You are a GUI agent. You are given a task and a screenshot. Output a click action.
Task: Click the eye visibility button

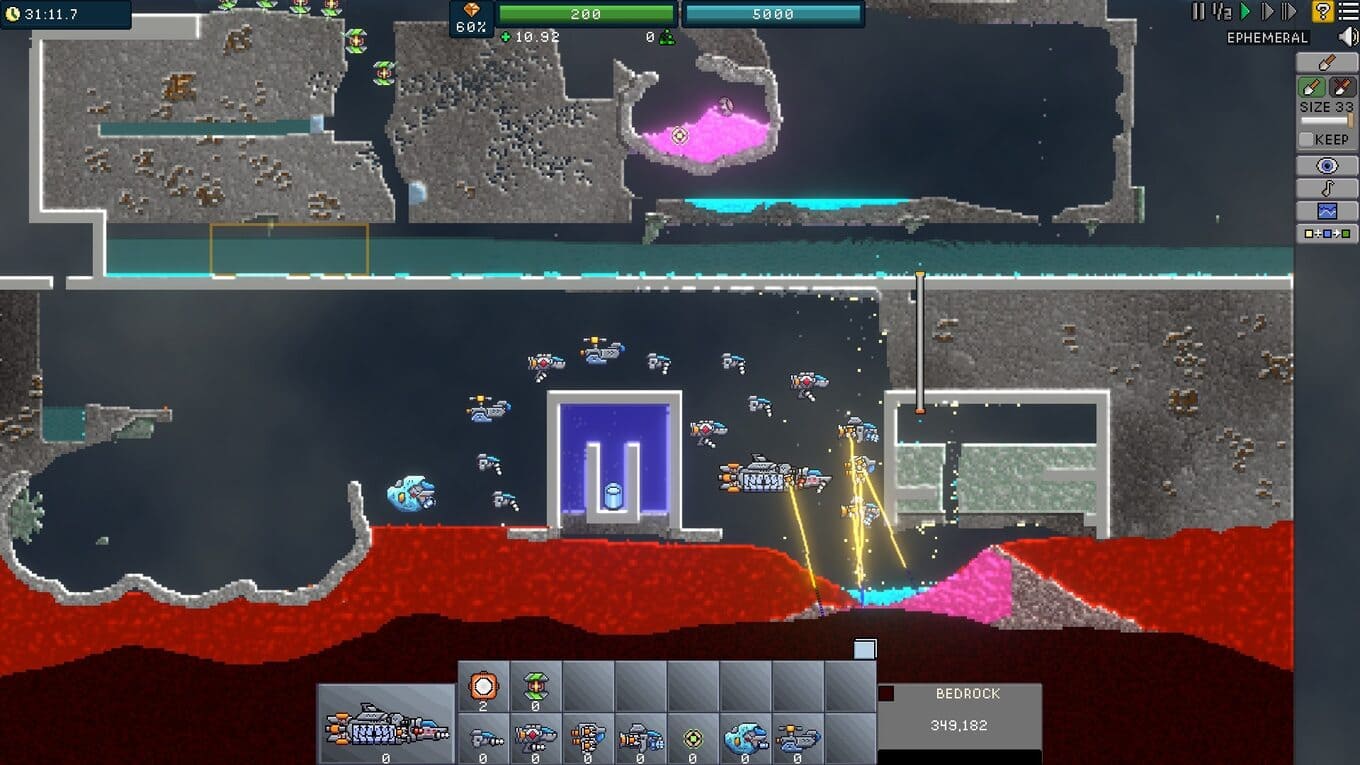(1327, 166)
